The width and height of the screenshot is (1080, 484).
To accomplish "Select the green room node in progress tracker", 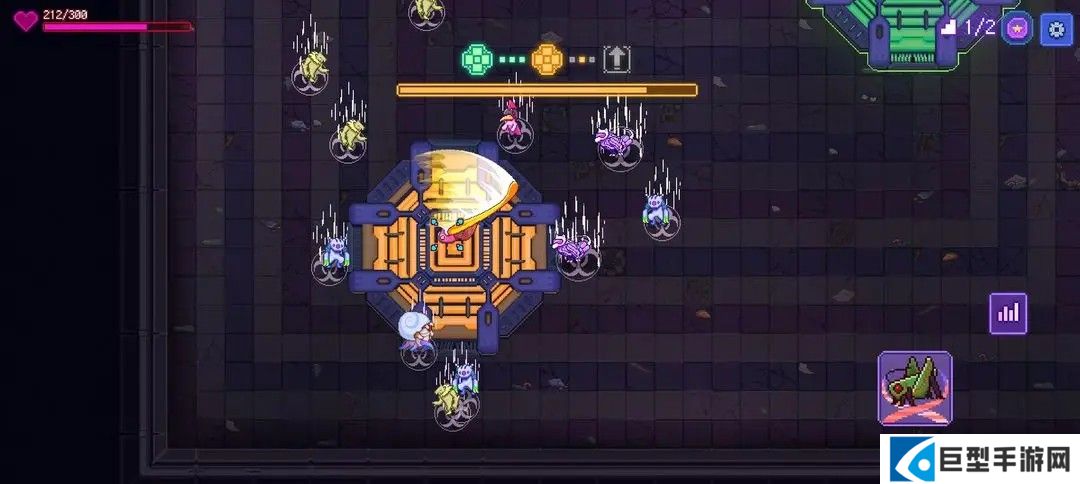I will (478, 59).
